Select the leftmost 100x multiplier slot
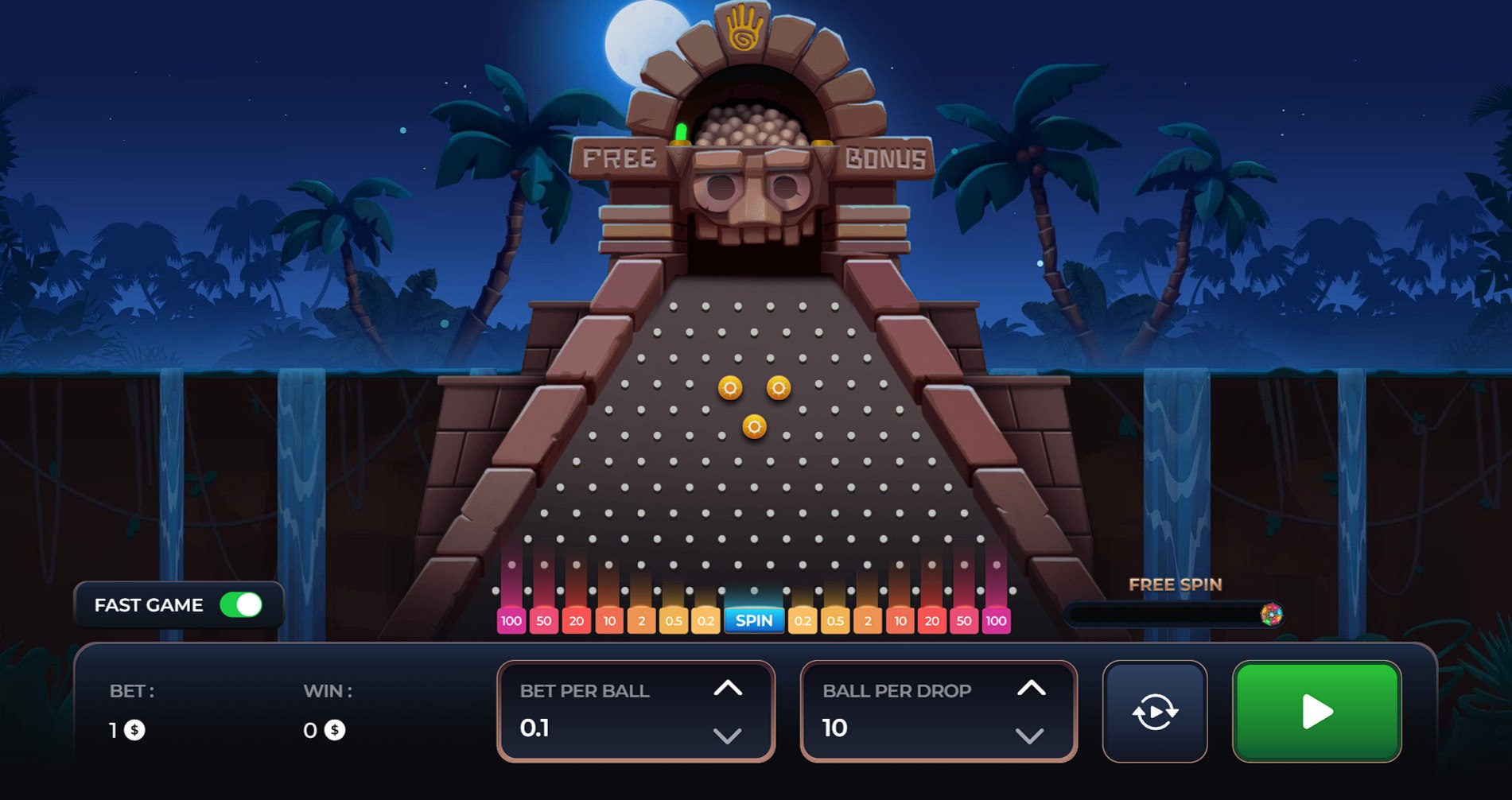1512x800 pixels. point(511,620)
